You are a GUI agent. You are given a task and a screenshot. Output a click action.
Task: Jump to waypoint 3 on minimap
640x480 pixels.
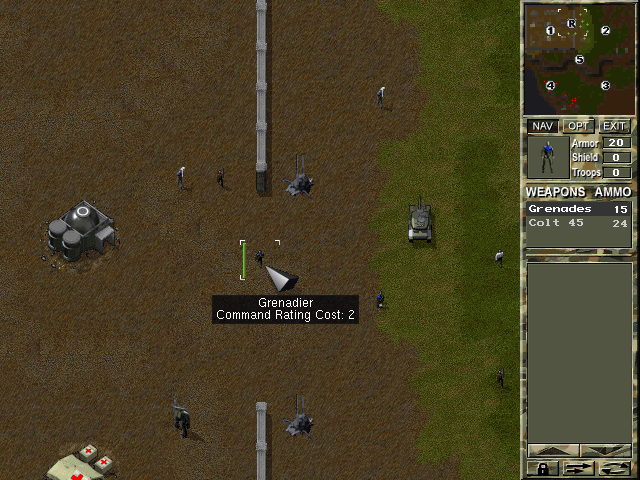point(605,85)
